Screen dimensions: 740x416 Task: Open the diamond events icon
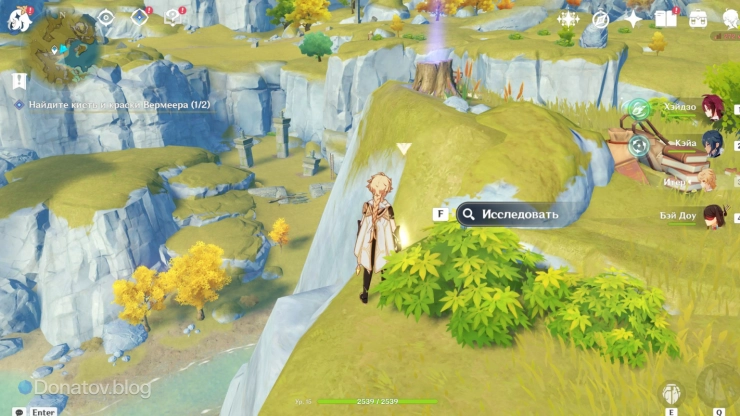140,17
